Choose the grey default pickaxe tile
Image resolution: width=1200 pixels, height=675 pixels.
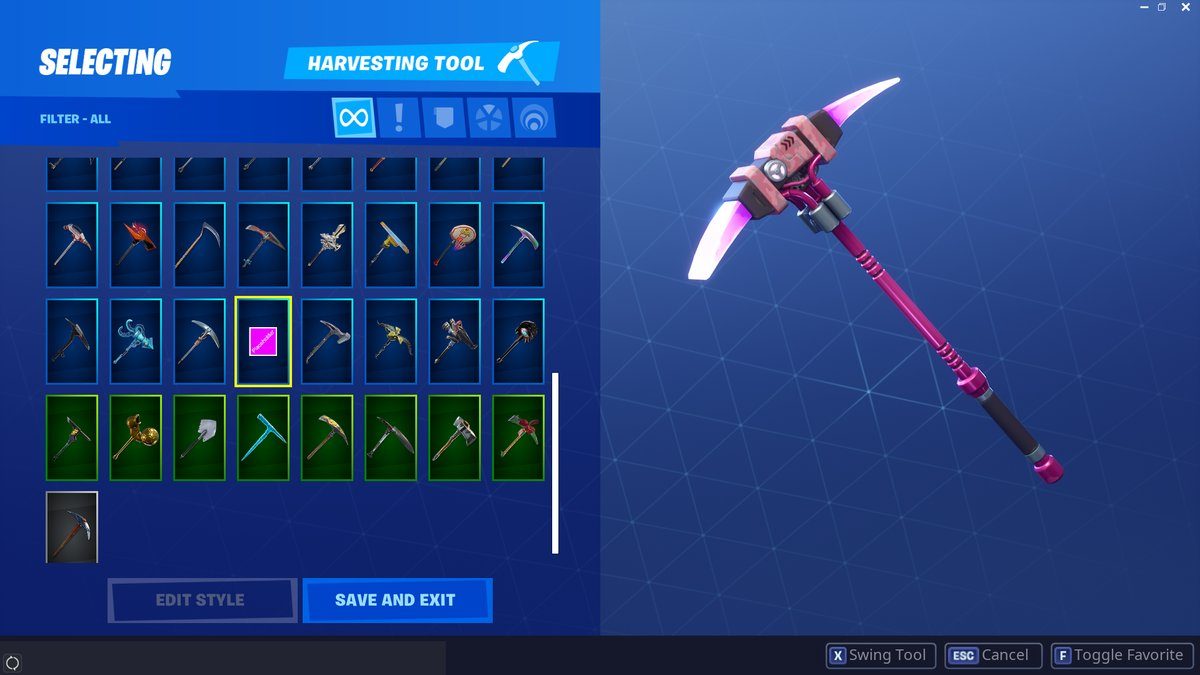72,527
